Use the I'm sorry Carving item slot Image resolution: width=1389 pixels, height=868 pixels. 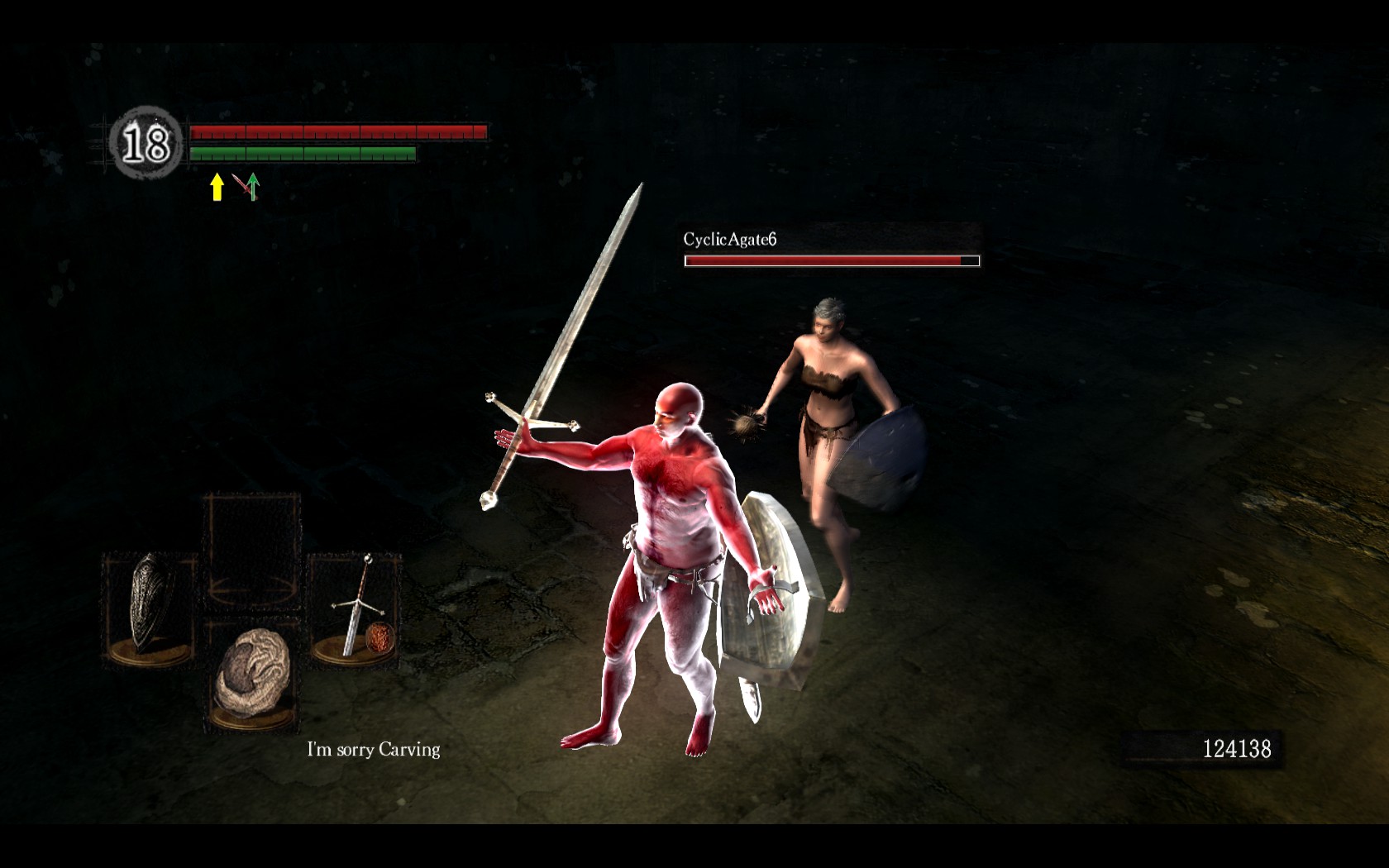(x=252, y=678)
